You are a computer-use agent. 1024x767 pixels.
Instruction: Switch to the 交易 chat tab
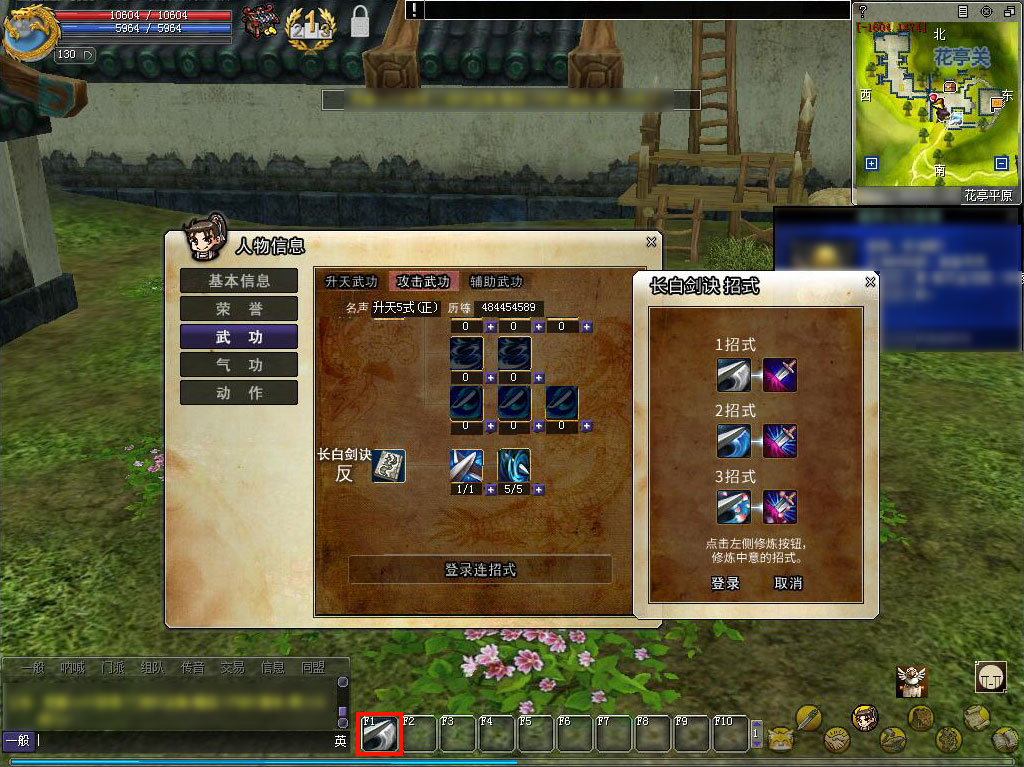coord(232,667)
